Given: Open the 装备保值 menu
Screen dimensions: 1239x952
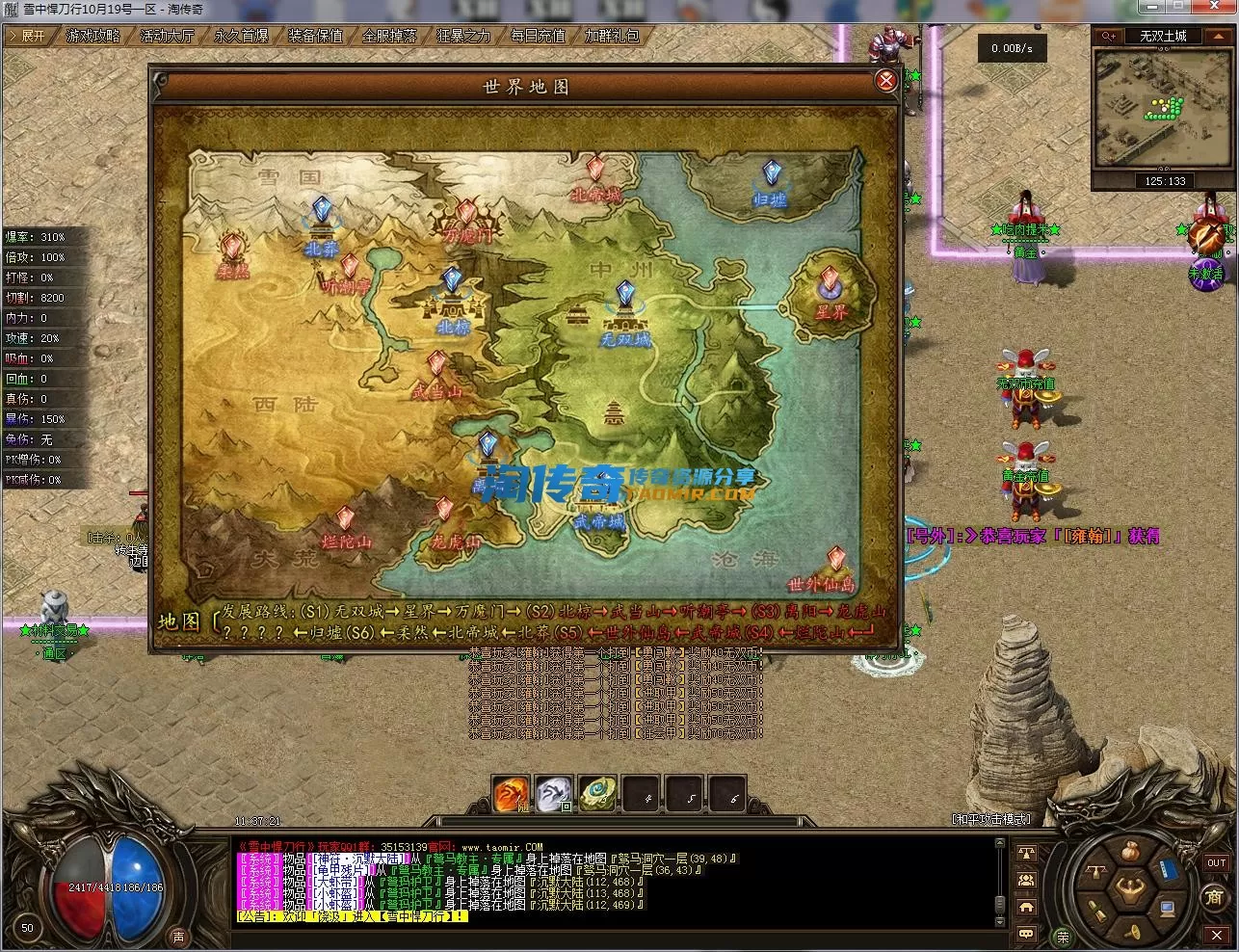Looking at the screenshot, I should [316, 36].
